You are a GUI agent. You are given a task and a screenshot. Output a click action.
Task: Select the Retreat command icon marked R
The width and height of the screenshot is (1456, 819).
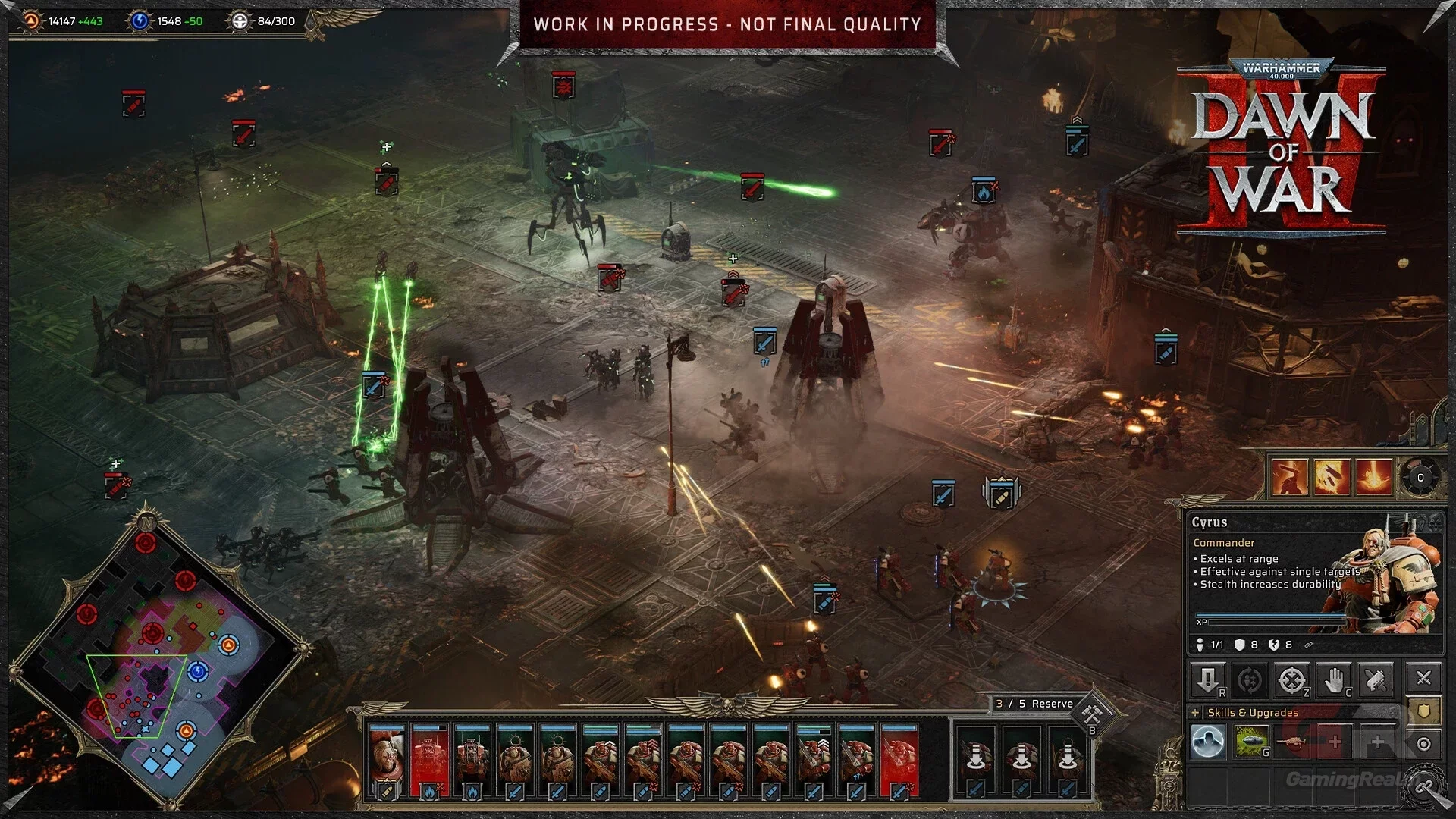[x=1210, y=680]
